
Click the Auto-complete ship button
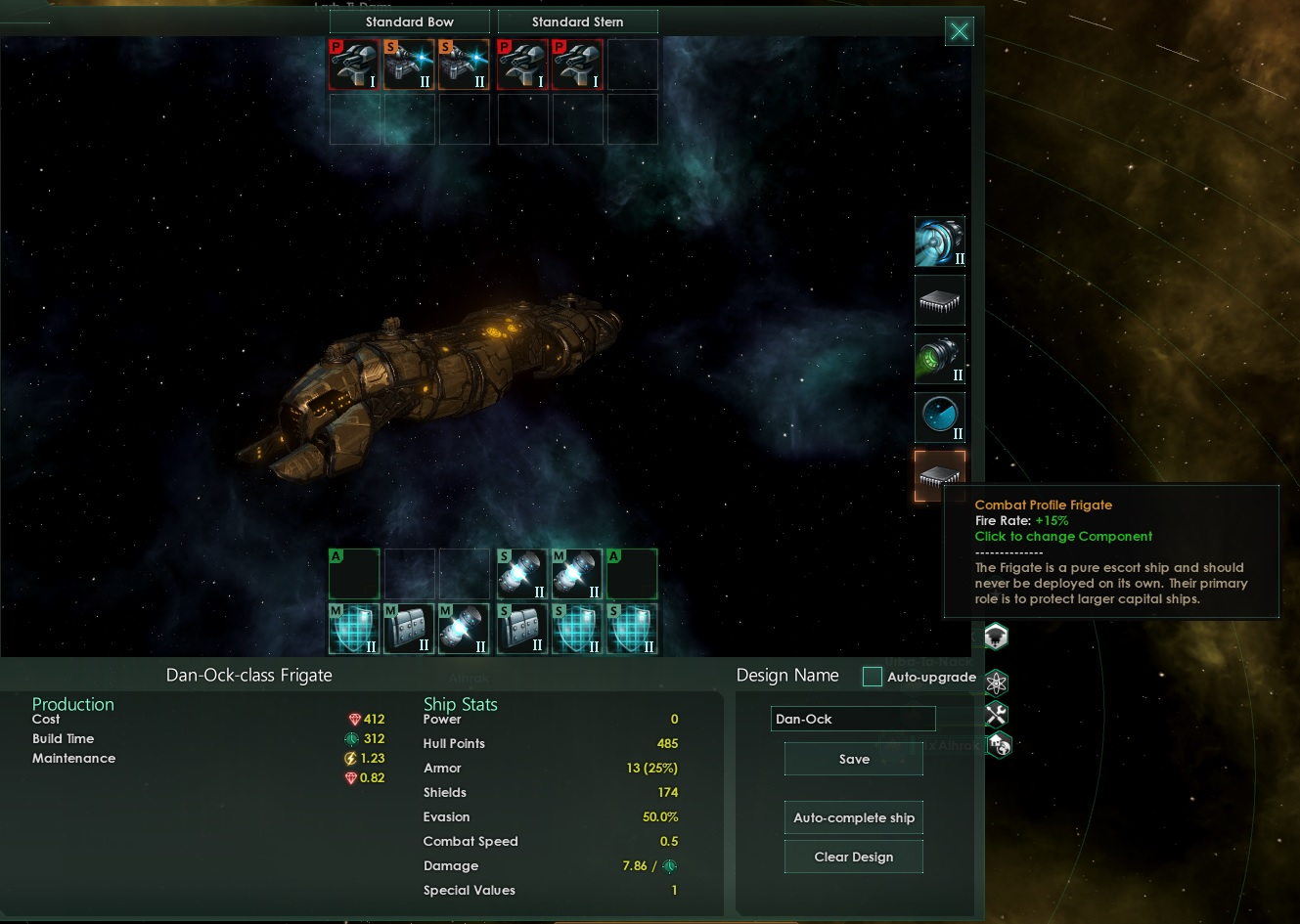(853, 817)
